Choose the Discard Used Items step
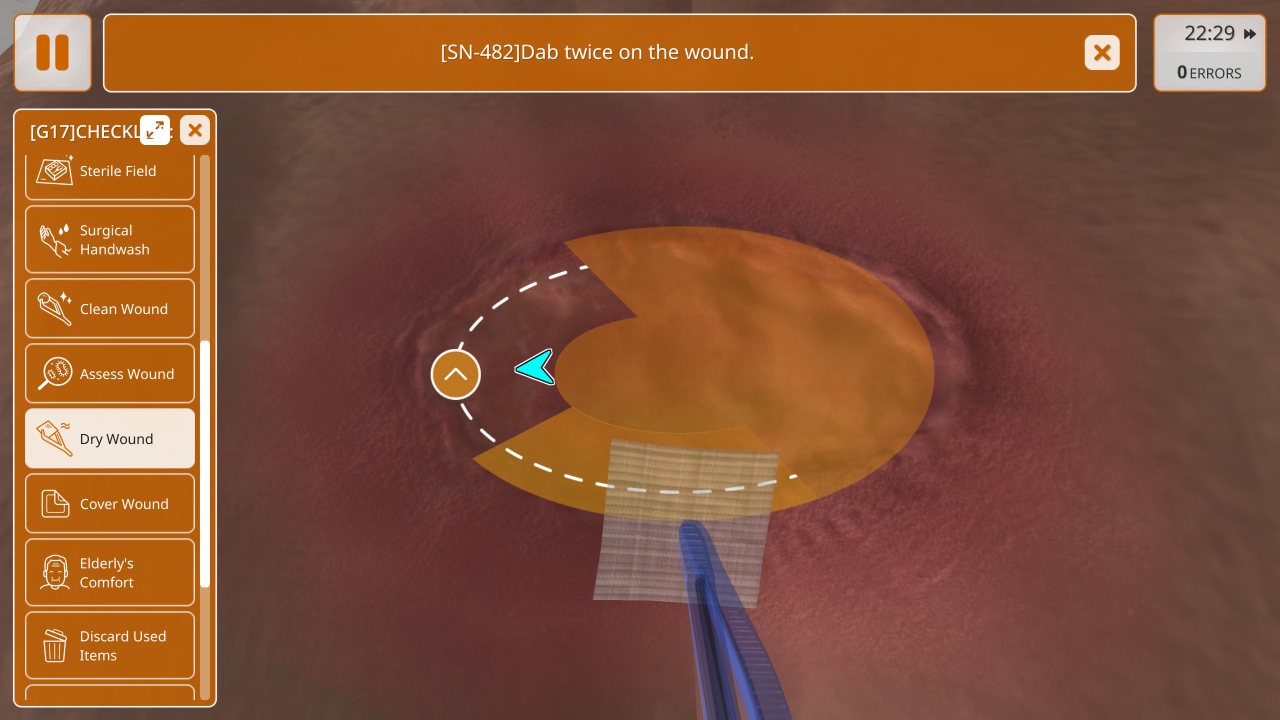This screenshot has height=720, width=1280. 110,646
